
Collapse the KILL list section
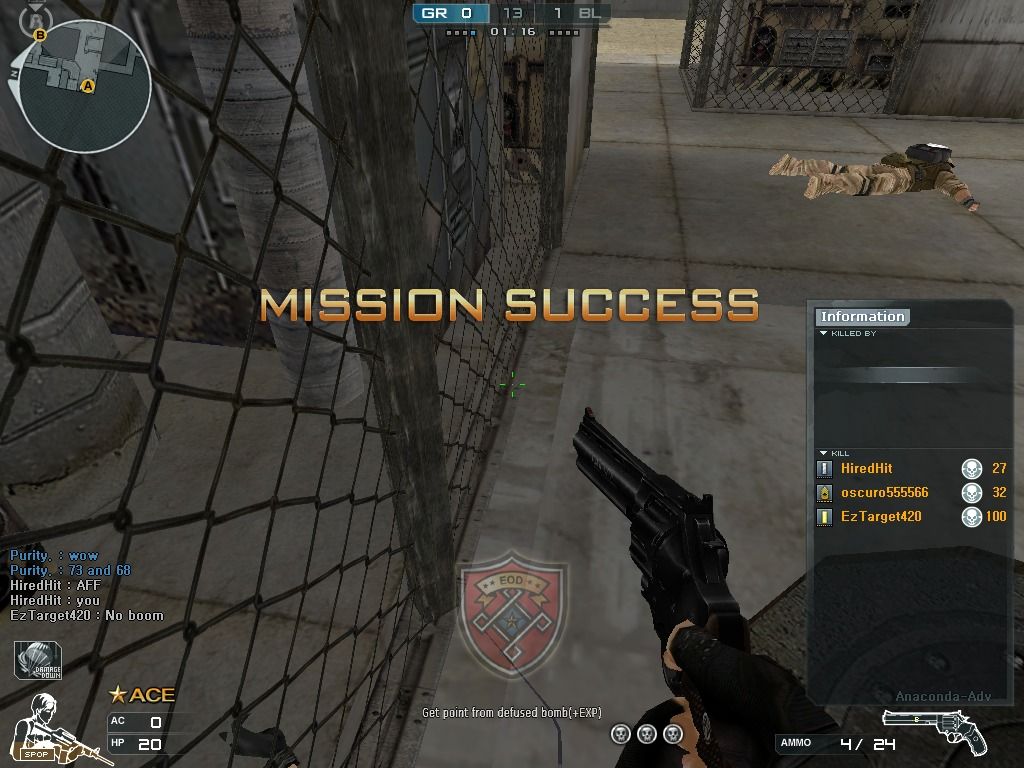tap(824, 453)
